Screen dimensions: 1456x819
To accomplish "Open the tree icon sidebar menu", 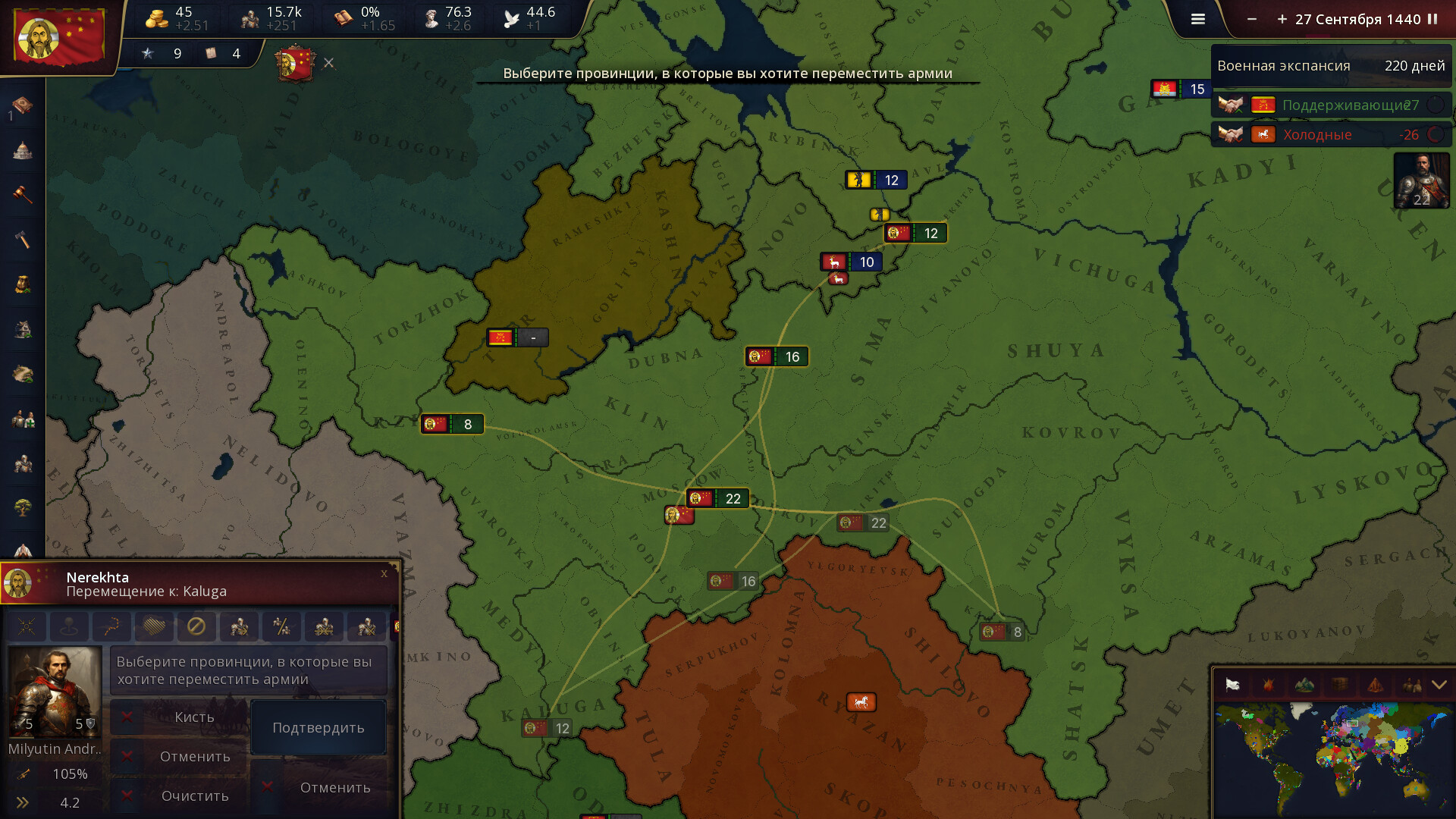I will (x=23, y=507).
